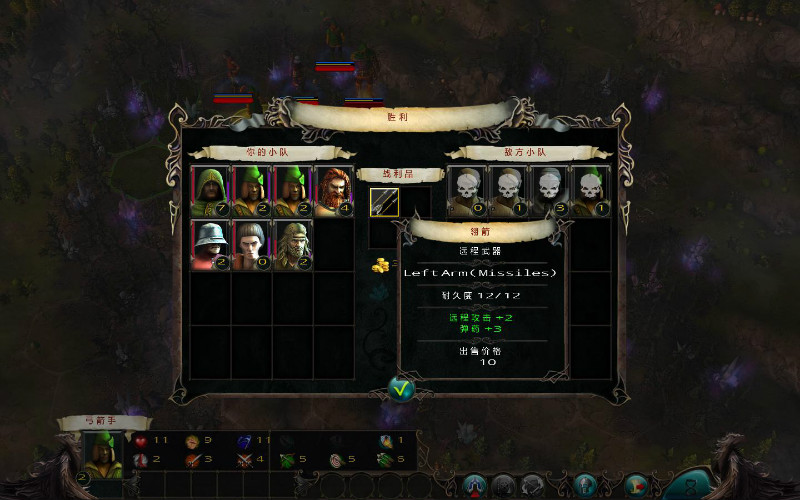Select the steel-helmet soldier portrait
Image resolution: width=800 pixels, height=500 pixels.
click(x=211, y=245)
